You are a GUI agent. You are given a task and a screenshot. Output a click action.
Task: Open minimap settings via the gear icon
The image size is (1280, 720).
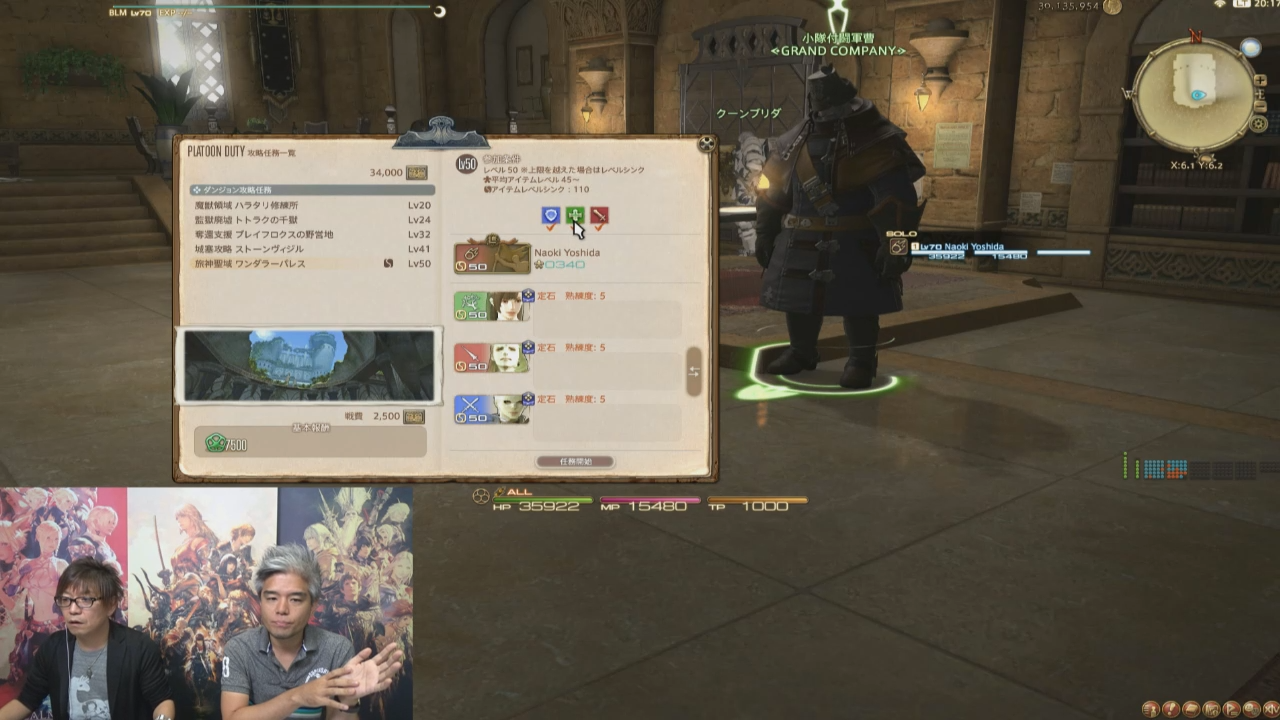click(1259, 123)
